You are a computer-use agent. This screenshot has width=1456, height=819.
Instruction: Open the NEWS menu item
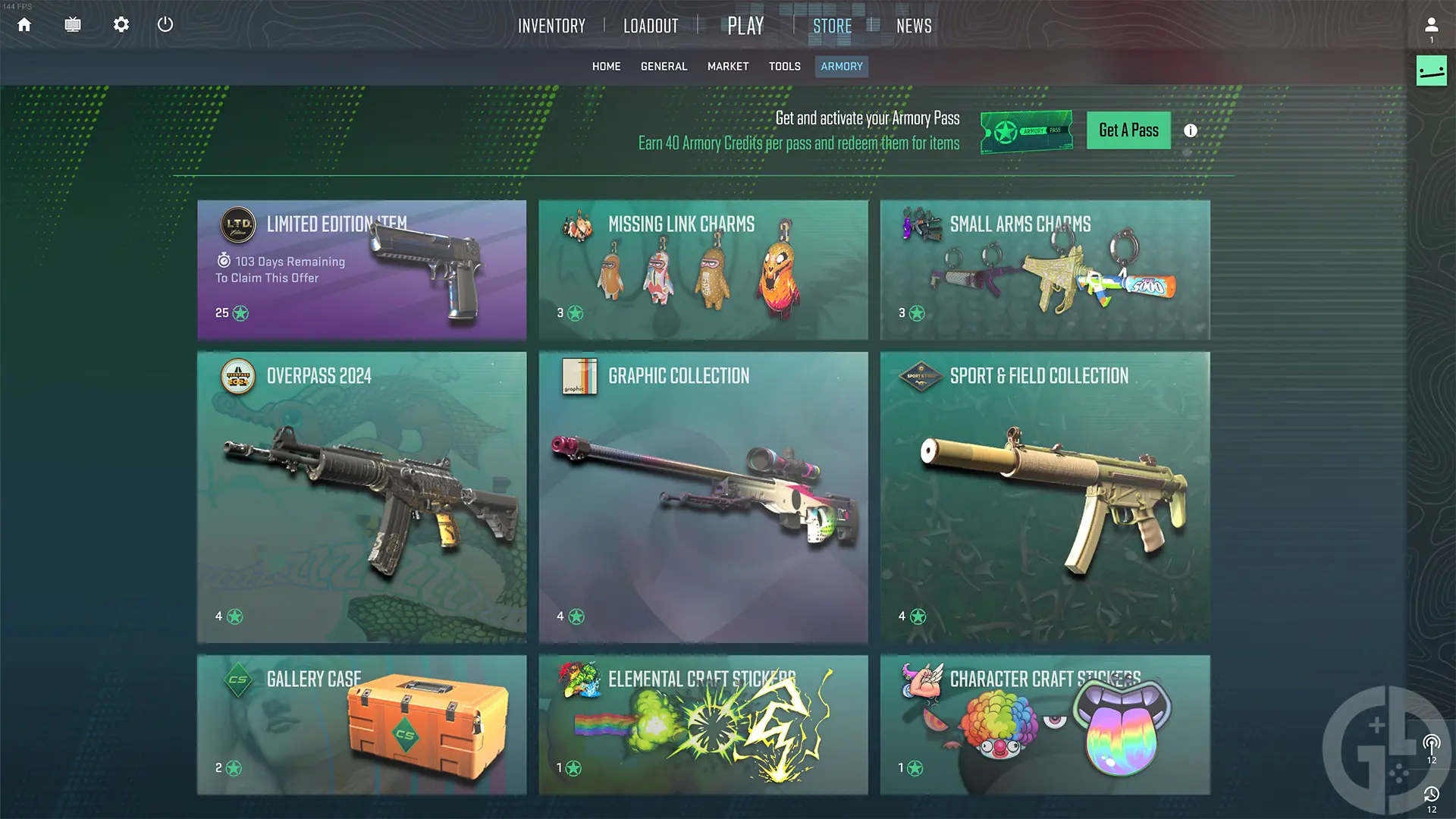[914, 25]
